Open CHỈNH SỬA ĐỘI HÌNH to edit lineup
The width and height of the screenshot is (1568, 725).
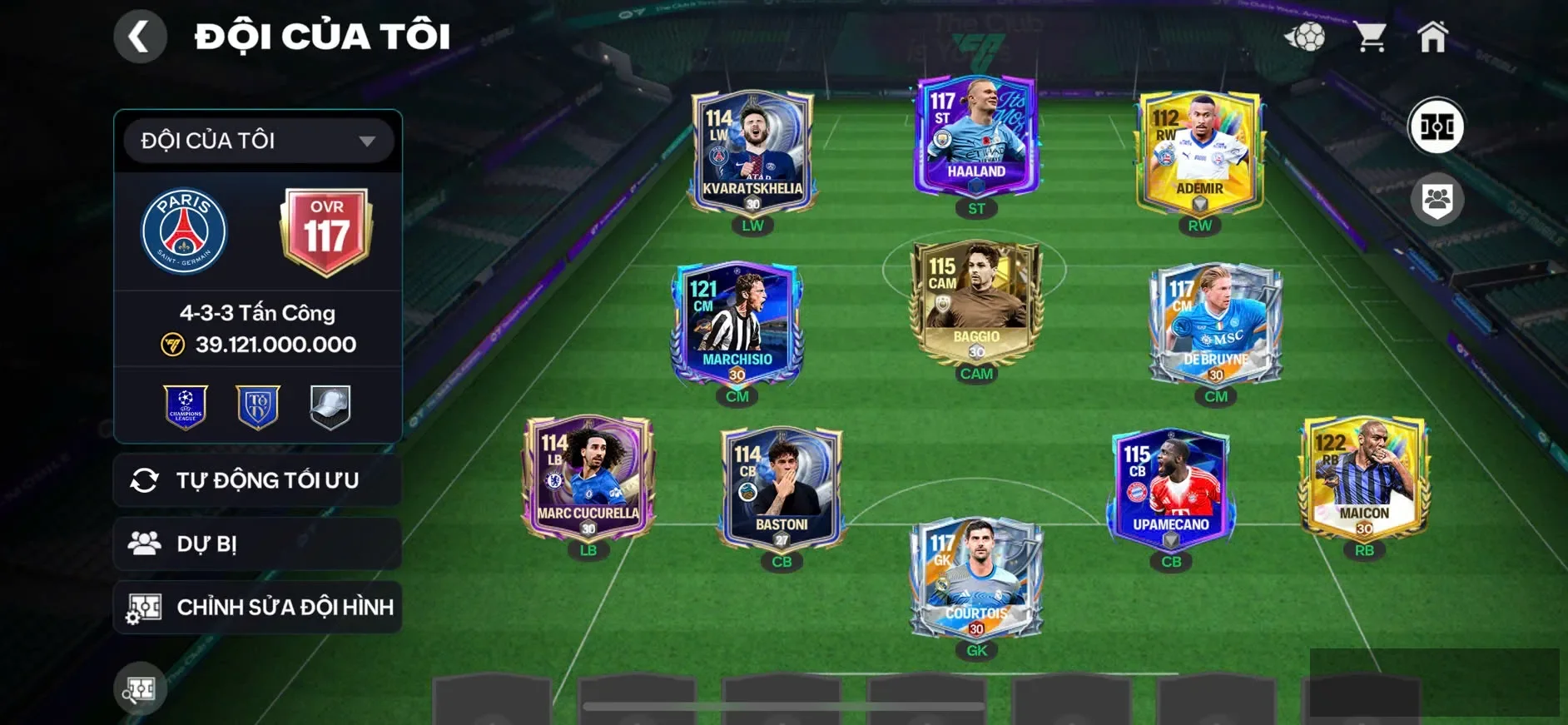(x=258, y=607)
